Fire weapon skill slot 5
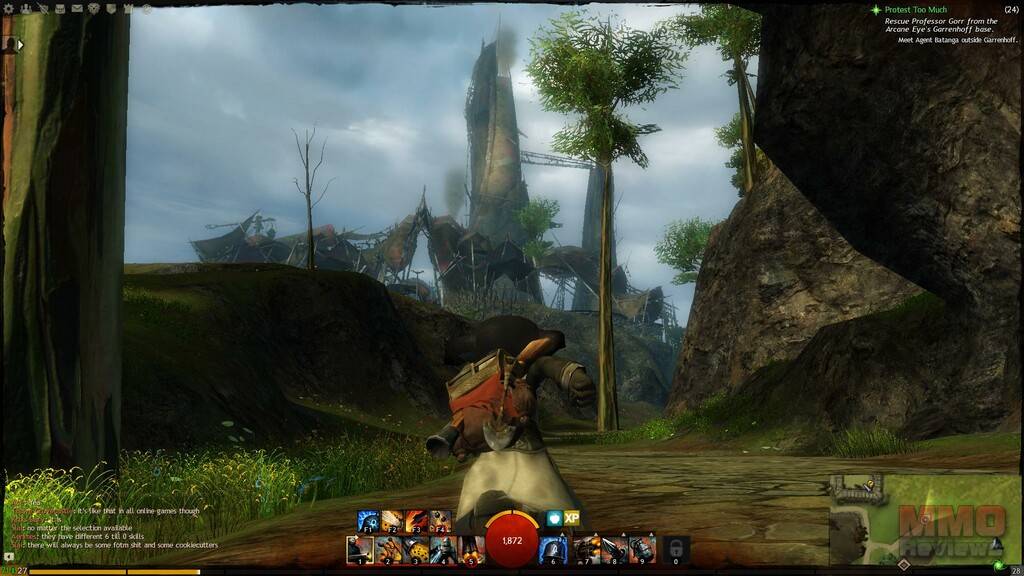 471,549
